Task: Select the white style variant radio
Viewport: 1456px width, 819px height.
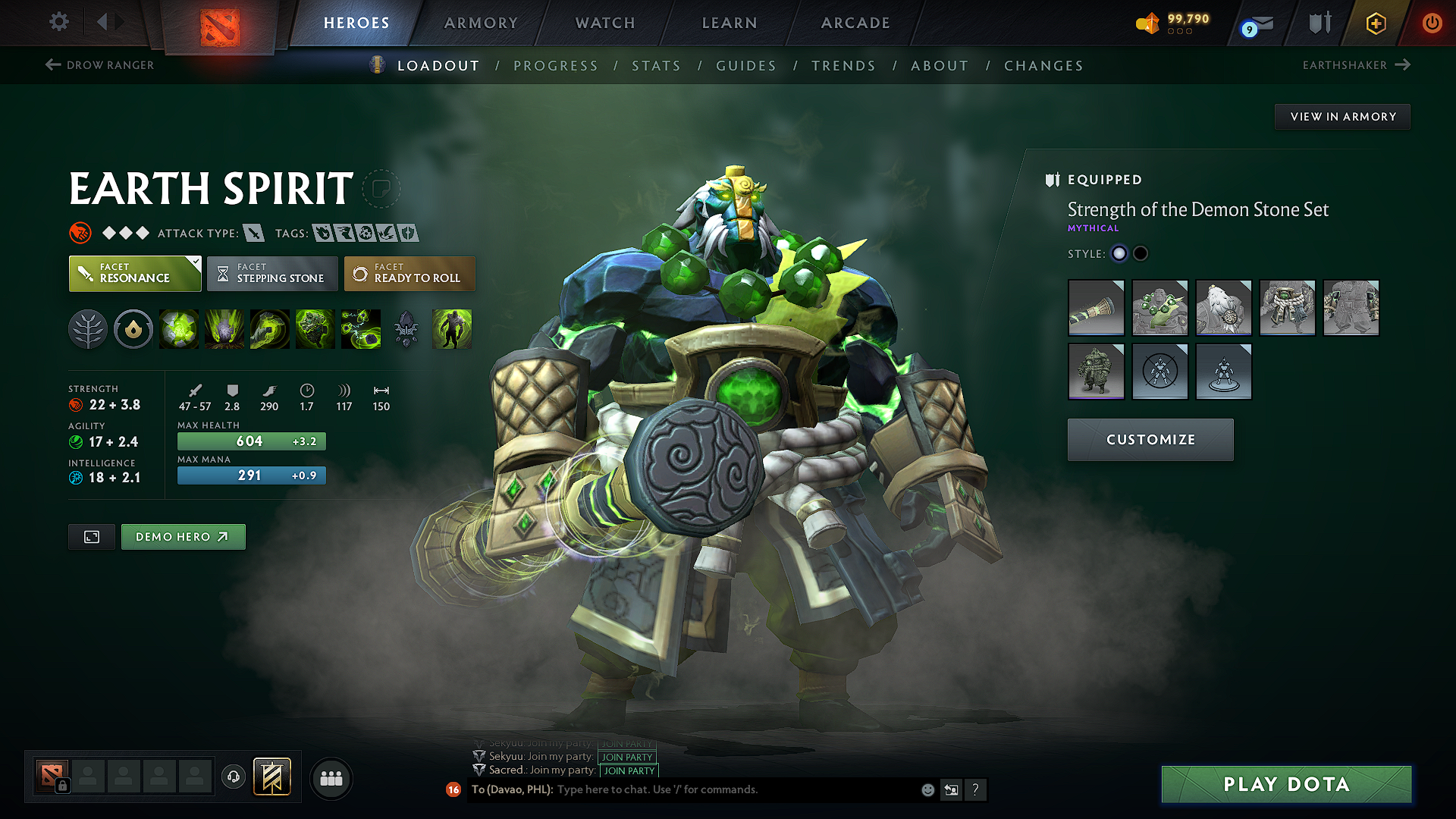Action: 1119,253
